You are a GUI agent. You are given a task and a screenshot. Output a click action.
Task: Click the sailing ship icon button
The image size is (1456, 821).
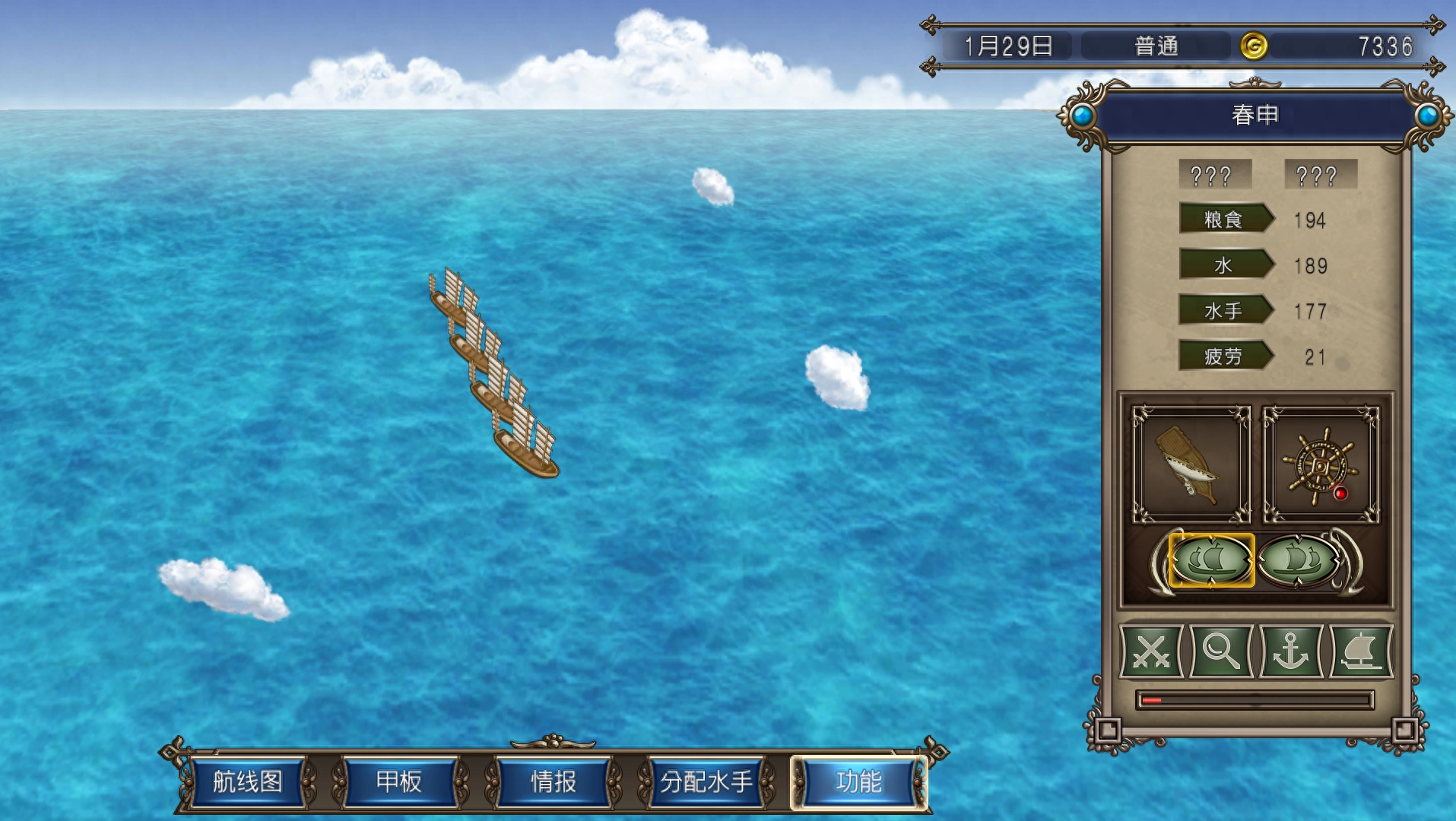1360,651
